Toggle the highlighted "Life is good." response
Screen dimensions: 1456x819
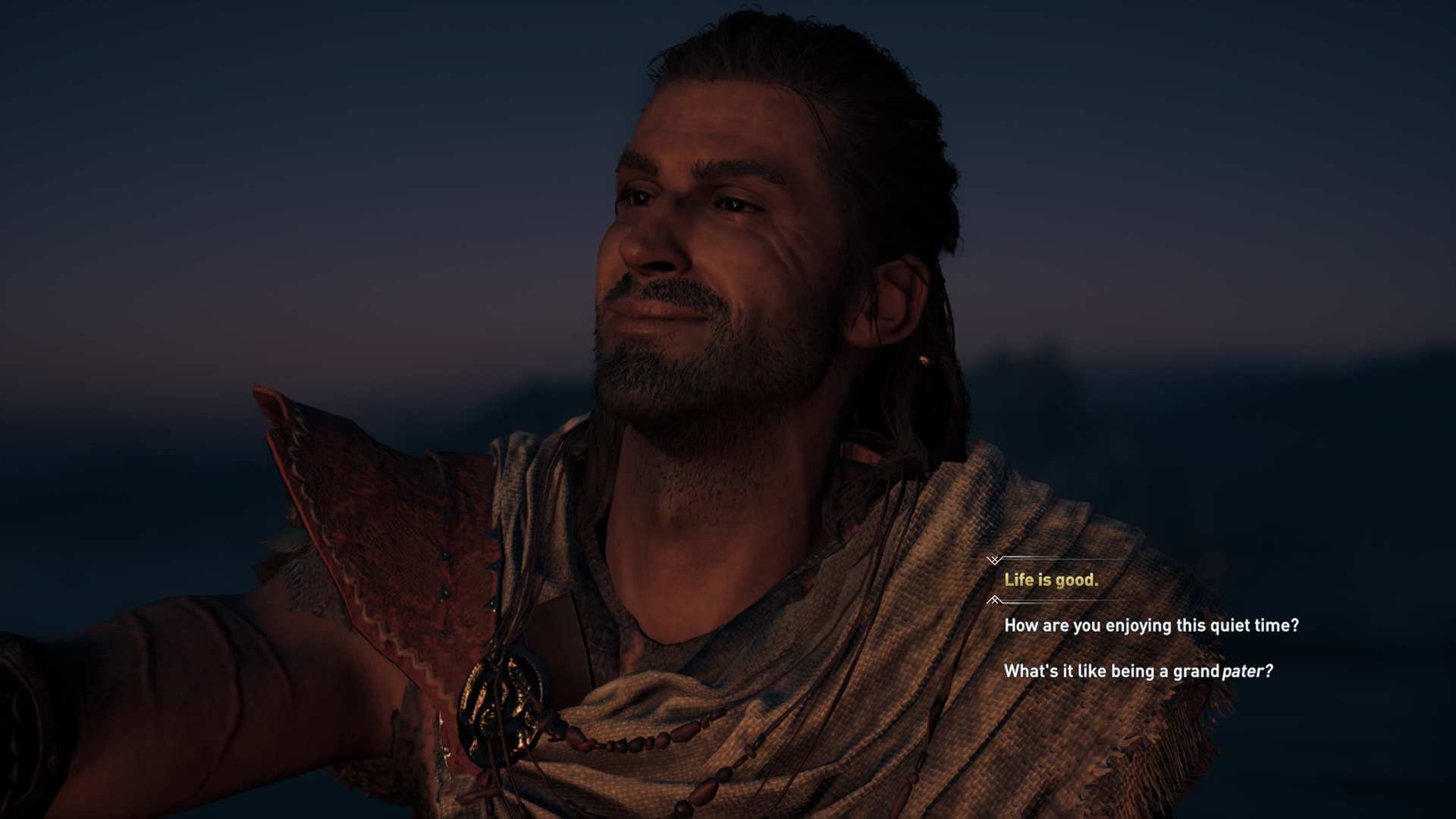tap(1050, 580)
